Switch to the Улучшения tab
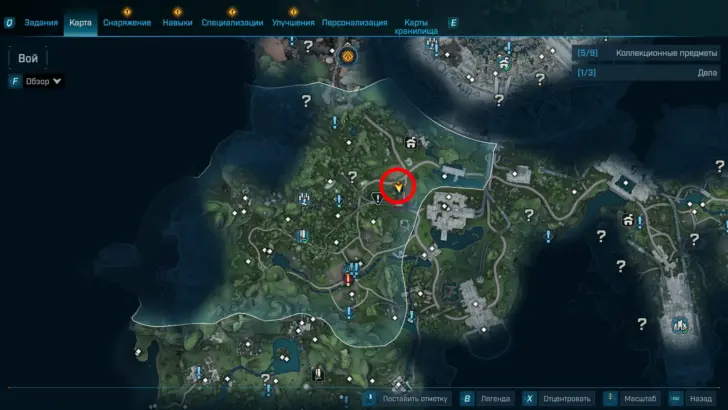 click(x=294, y=22)
